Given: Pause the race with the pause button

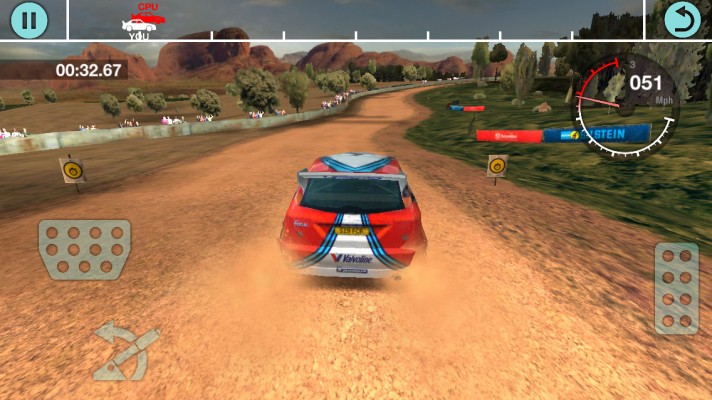Looking at the screenshot, I should tap(30, 20).
